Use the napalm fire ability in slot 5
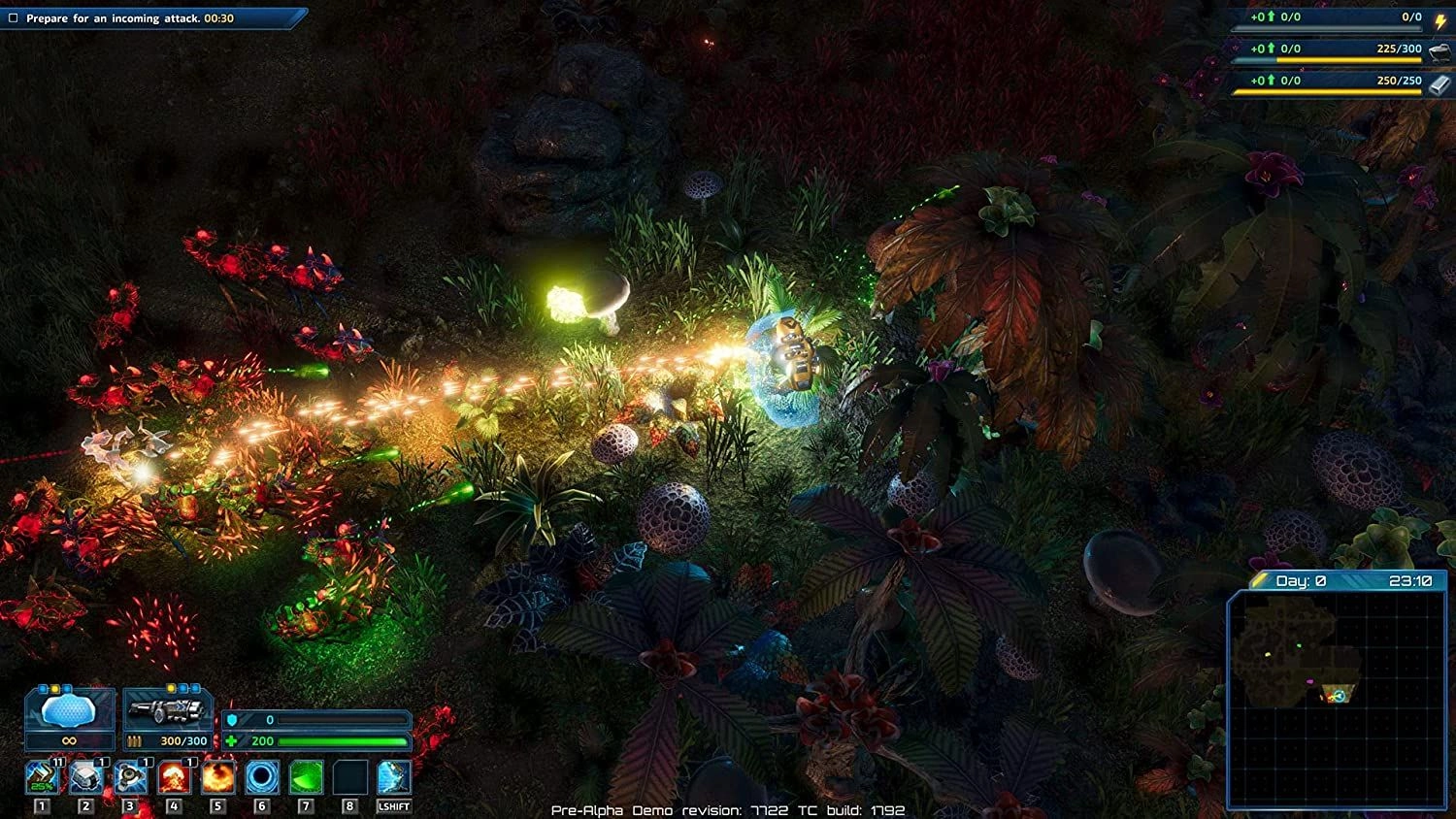 pos(217,775)
